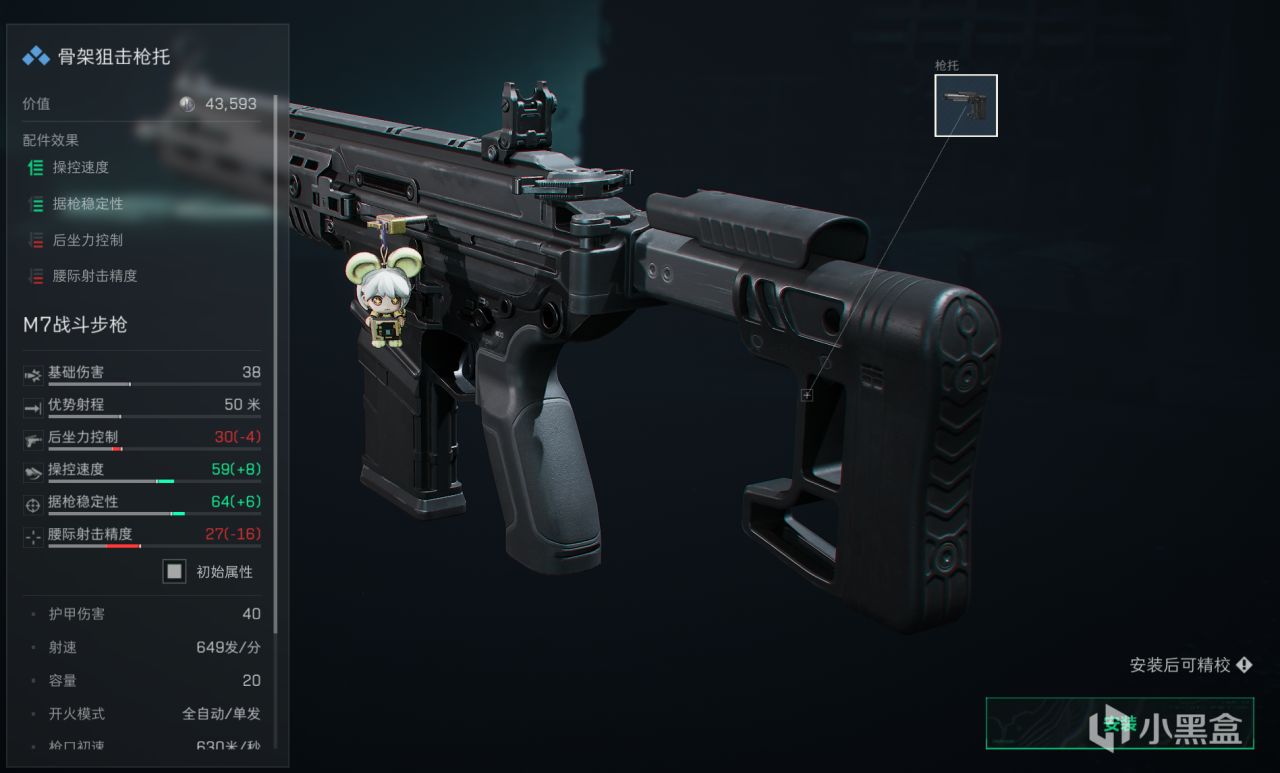Select the 枪托 stock attachment slot
The width and height of the screenshot is (1280, 773).
[965, 105]
